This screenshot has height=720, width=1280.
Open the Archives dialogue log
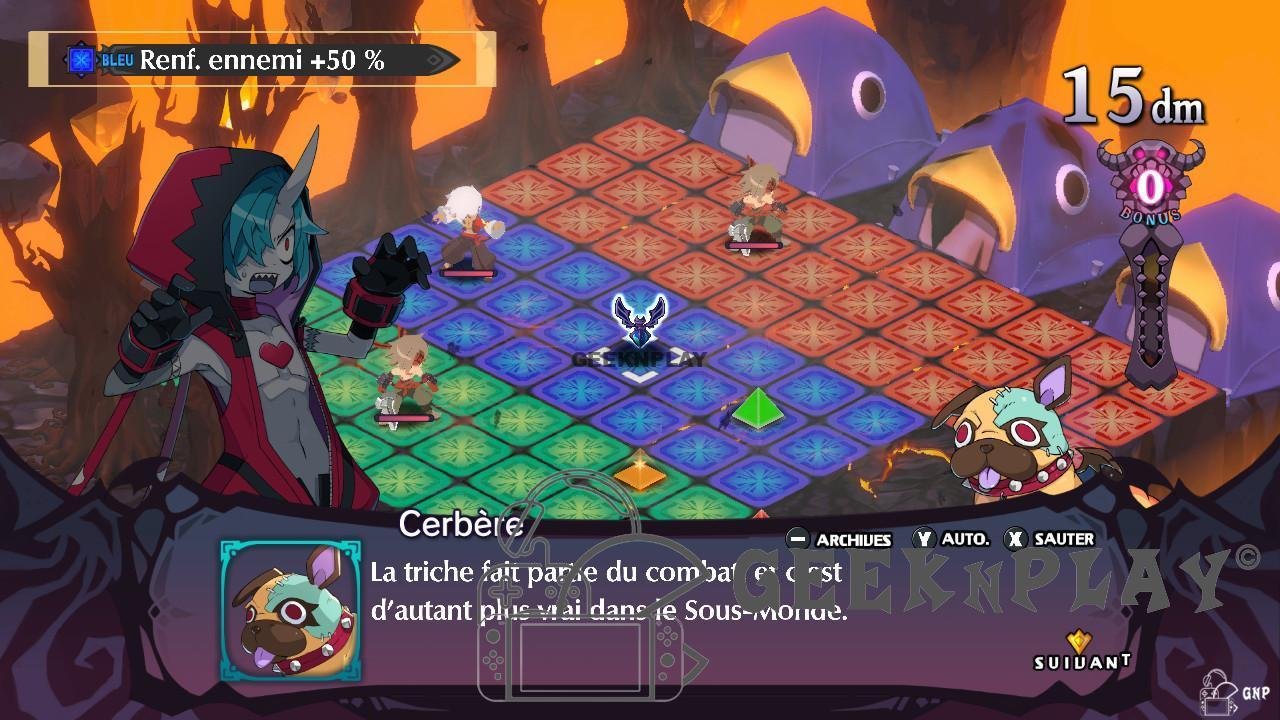click(839, 539)
